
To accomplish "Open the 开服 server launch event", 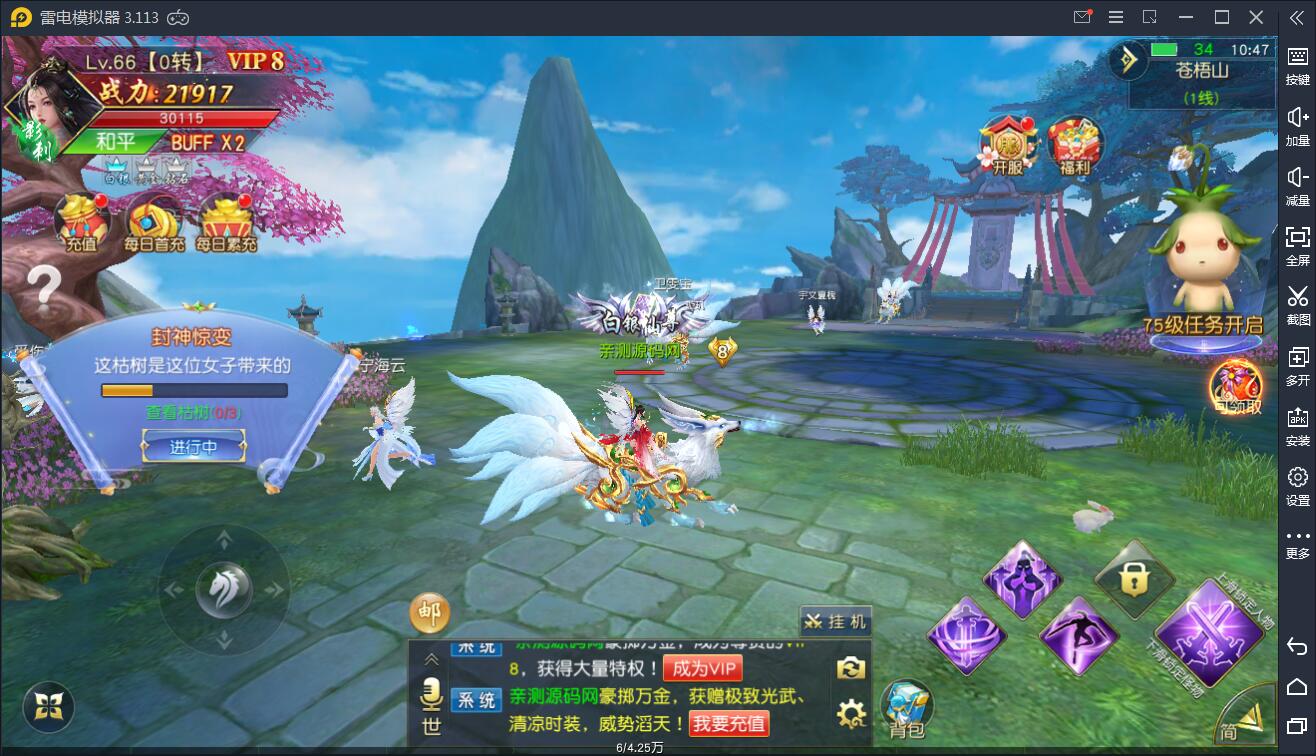I will [x=1008, y=146].
